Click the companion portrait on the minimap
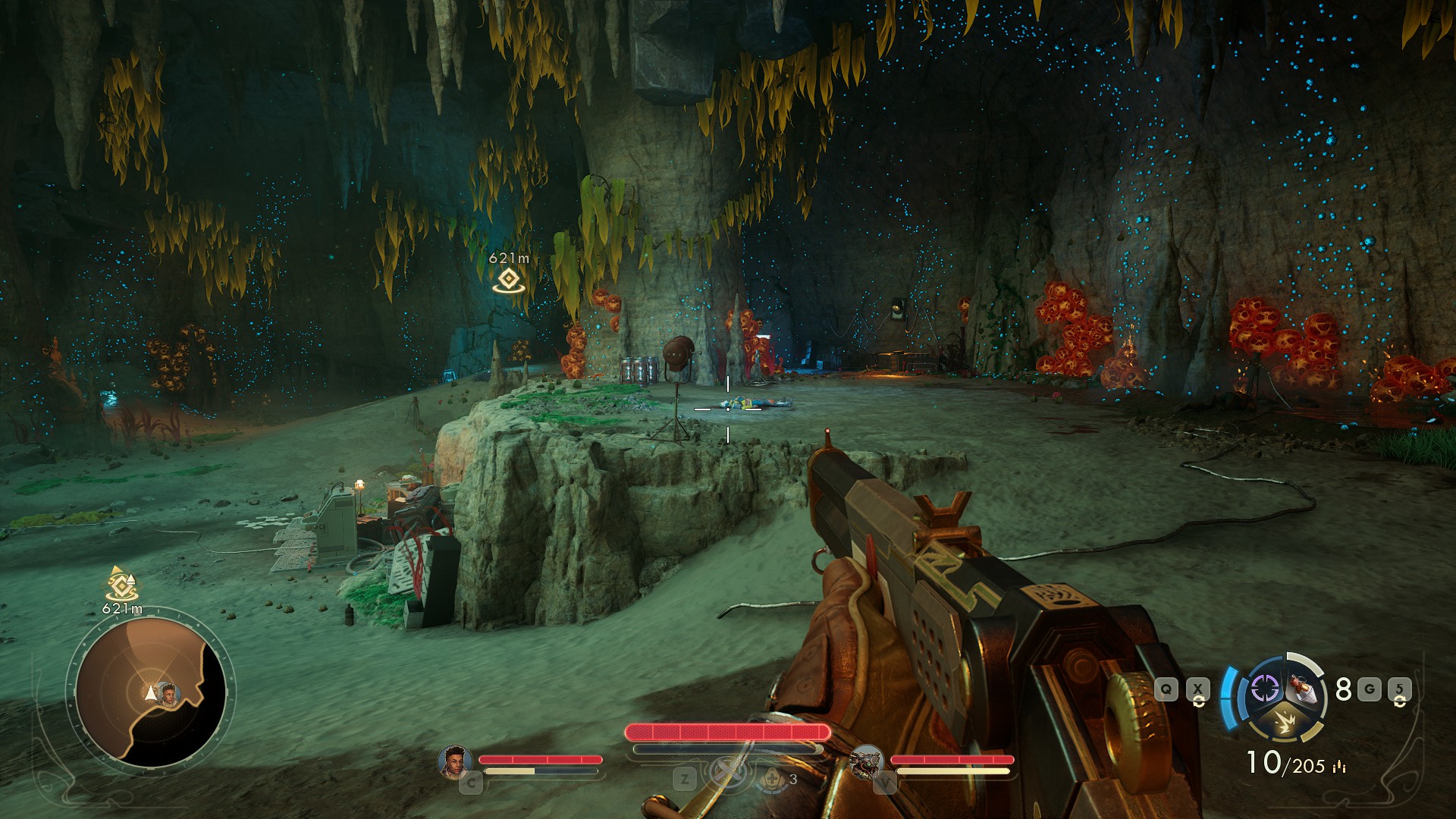This screenshot has width=1456, height=819. (x=168, y=693)
